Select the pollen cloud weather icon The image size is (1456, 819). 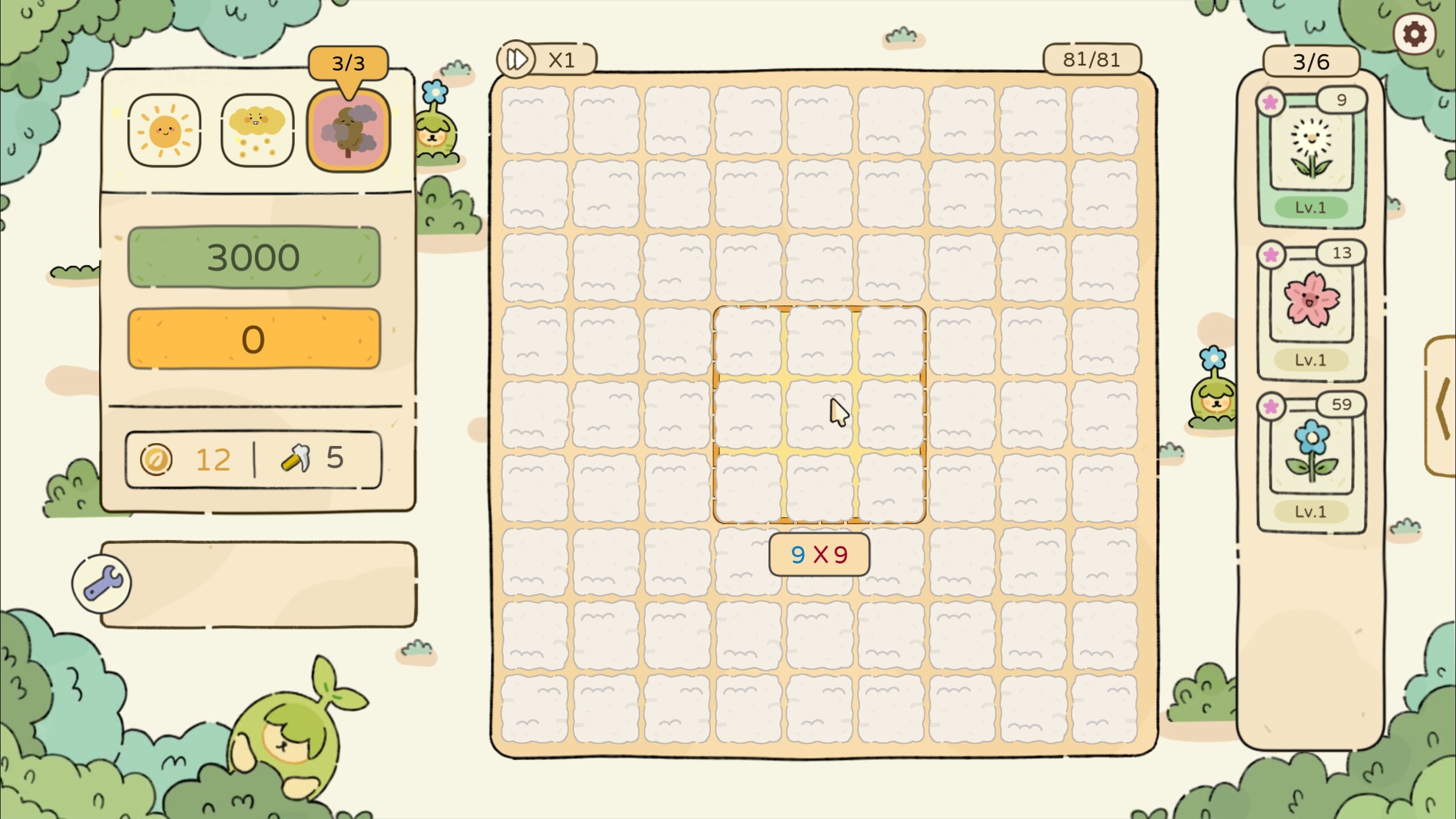click(256, 130)
